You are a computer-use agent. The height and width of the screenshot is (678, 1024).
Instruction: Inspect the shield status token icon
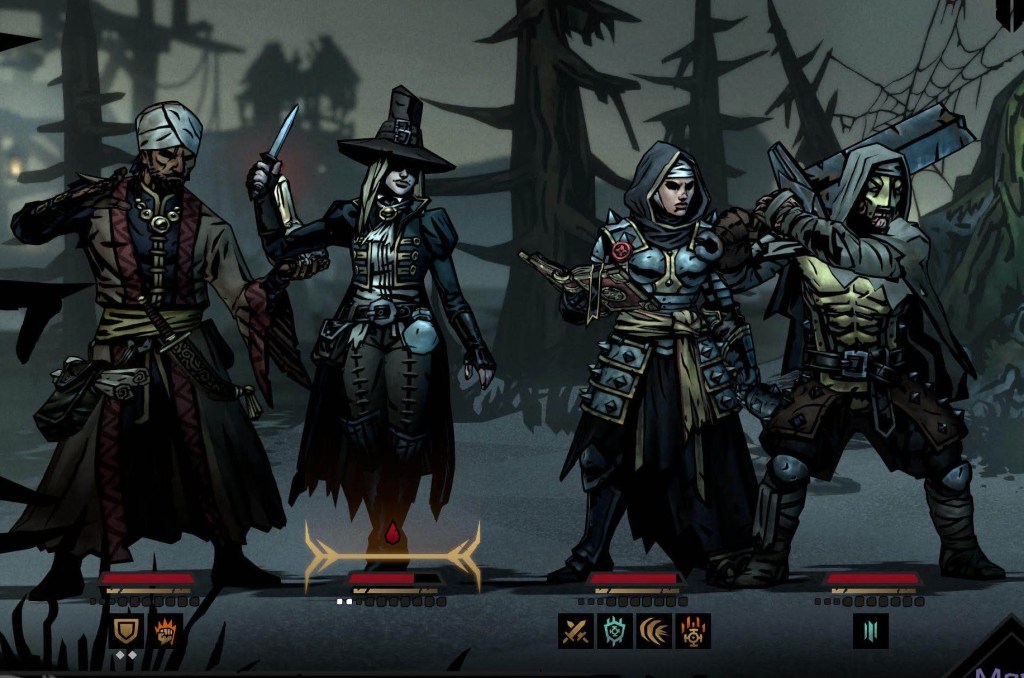coord(126,631)
